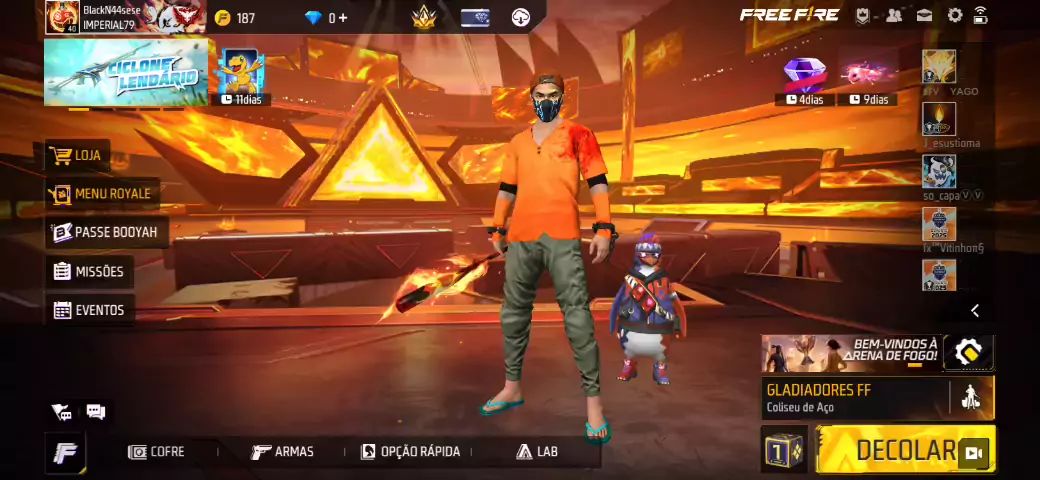Open the Arena de Fogo welcome banner

[x=850, y=353]
